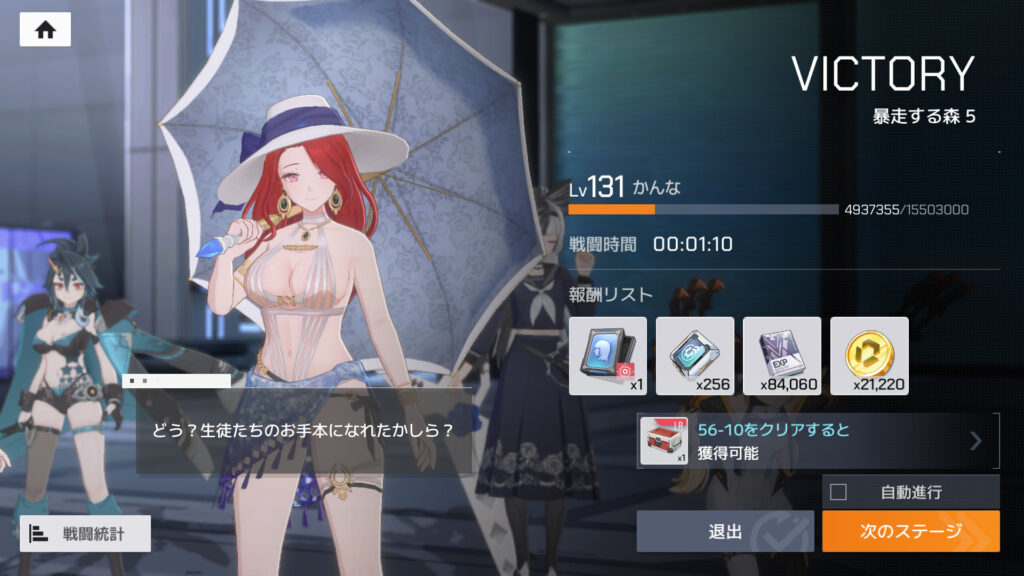Check the x21,220 gold coin reward
The width and height of the screenshot is (1024, 576).
pyautogui.click(x=869, y=356)
